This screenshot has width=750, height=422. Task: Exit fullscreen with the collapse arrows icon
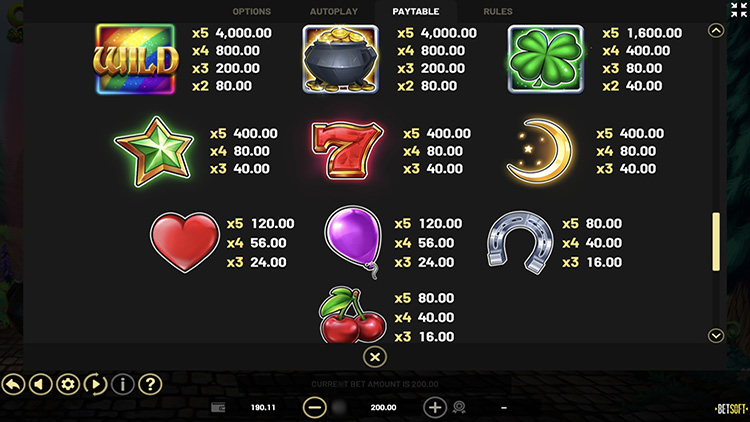tap(739, 10)
